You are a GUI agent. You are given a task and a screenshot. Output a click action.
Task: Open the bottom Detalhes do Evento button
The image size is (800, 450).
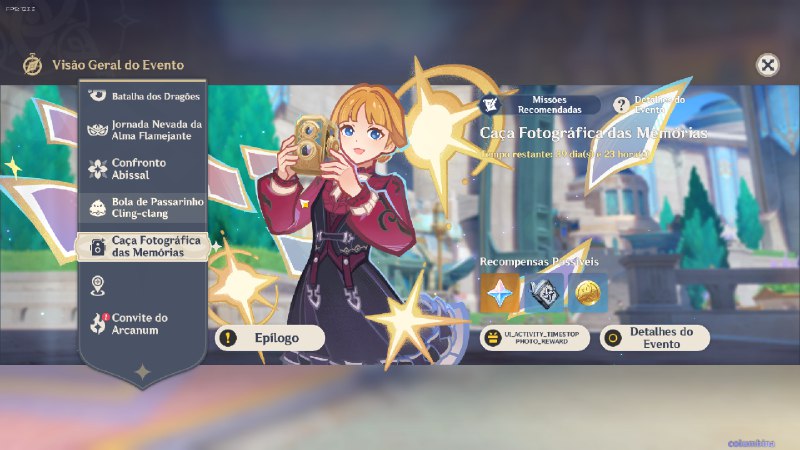click(654, 338)
